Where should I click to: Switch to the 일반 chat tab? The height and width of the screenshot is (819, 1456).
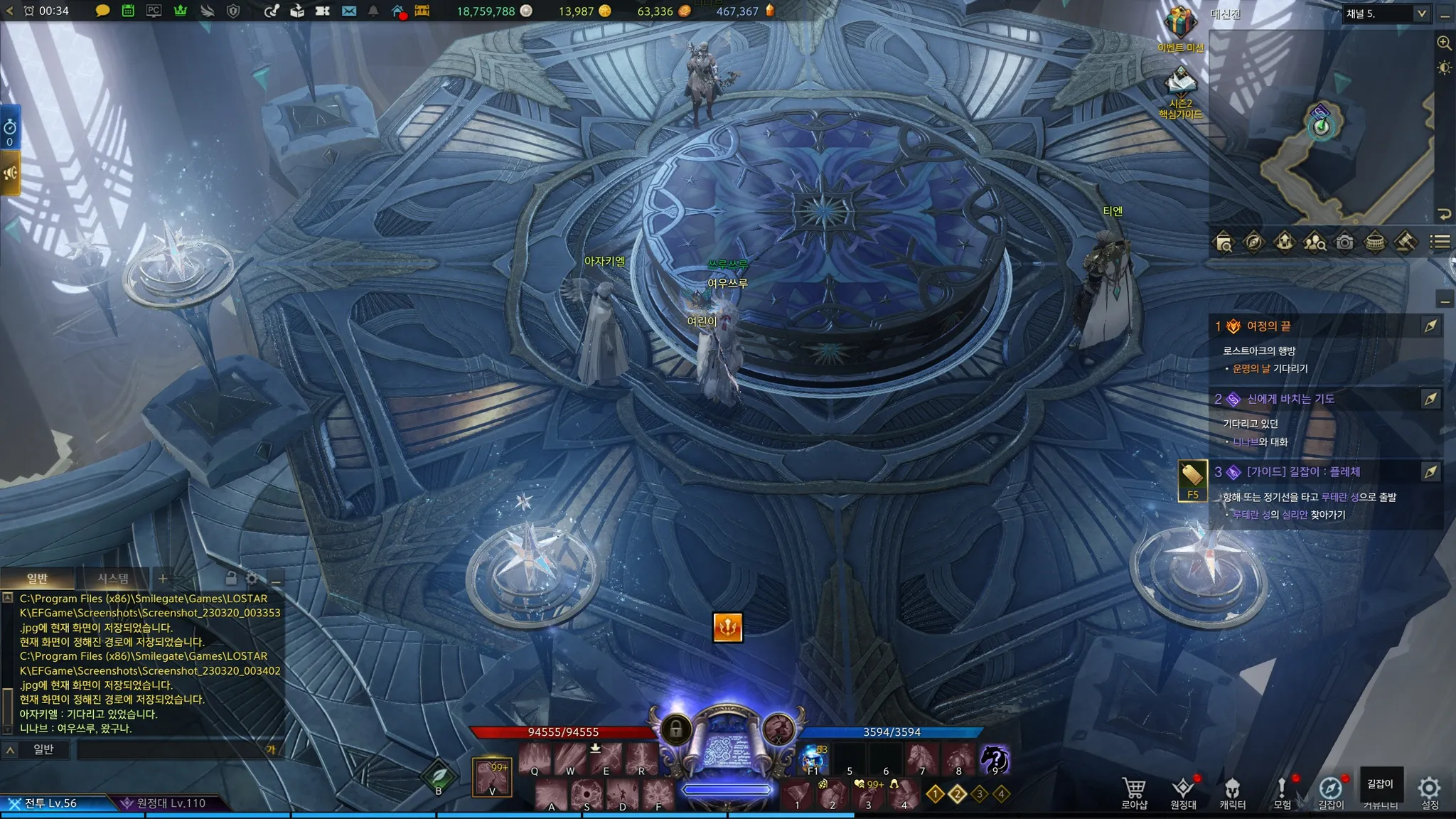coord(37,578)
